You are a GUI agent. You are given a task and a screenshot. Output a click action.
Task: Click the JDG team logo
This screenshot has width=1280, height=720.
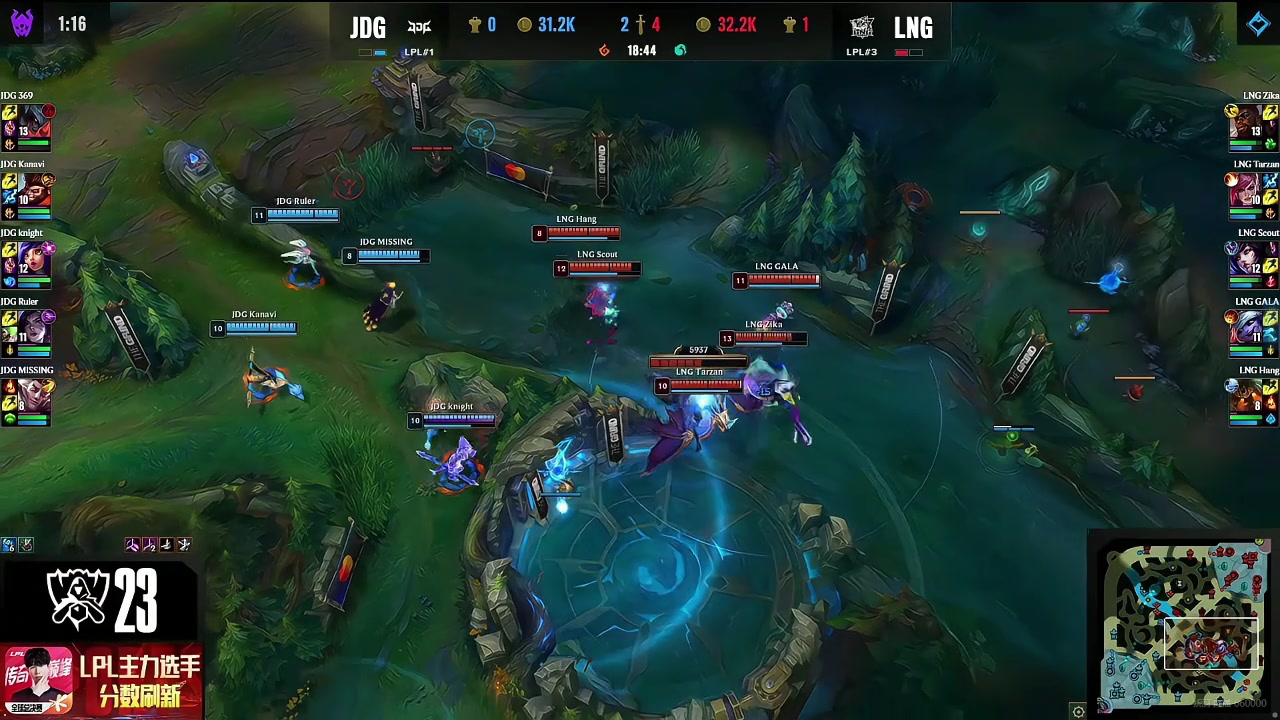419,27
